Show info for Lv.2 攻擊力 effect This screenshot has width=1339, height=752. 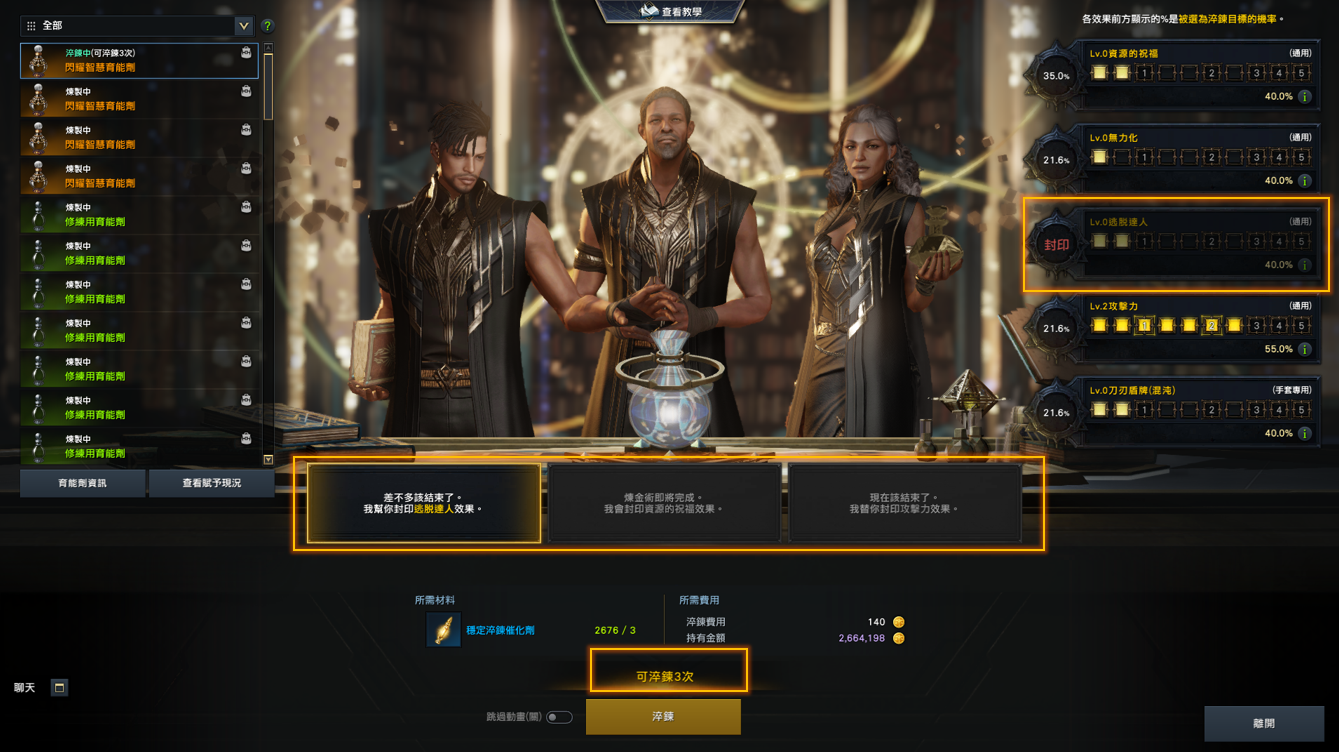coord(1304,350)
